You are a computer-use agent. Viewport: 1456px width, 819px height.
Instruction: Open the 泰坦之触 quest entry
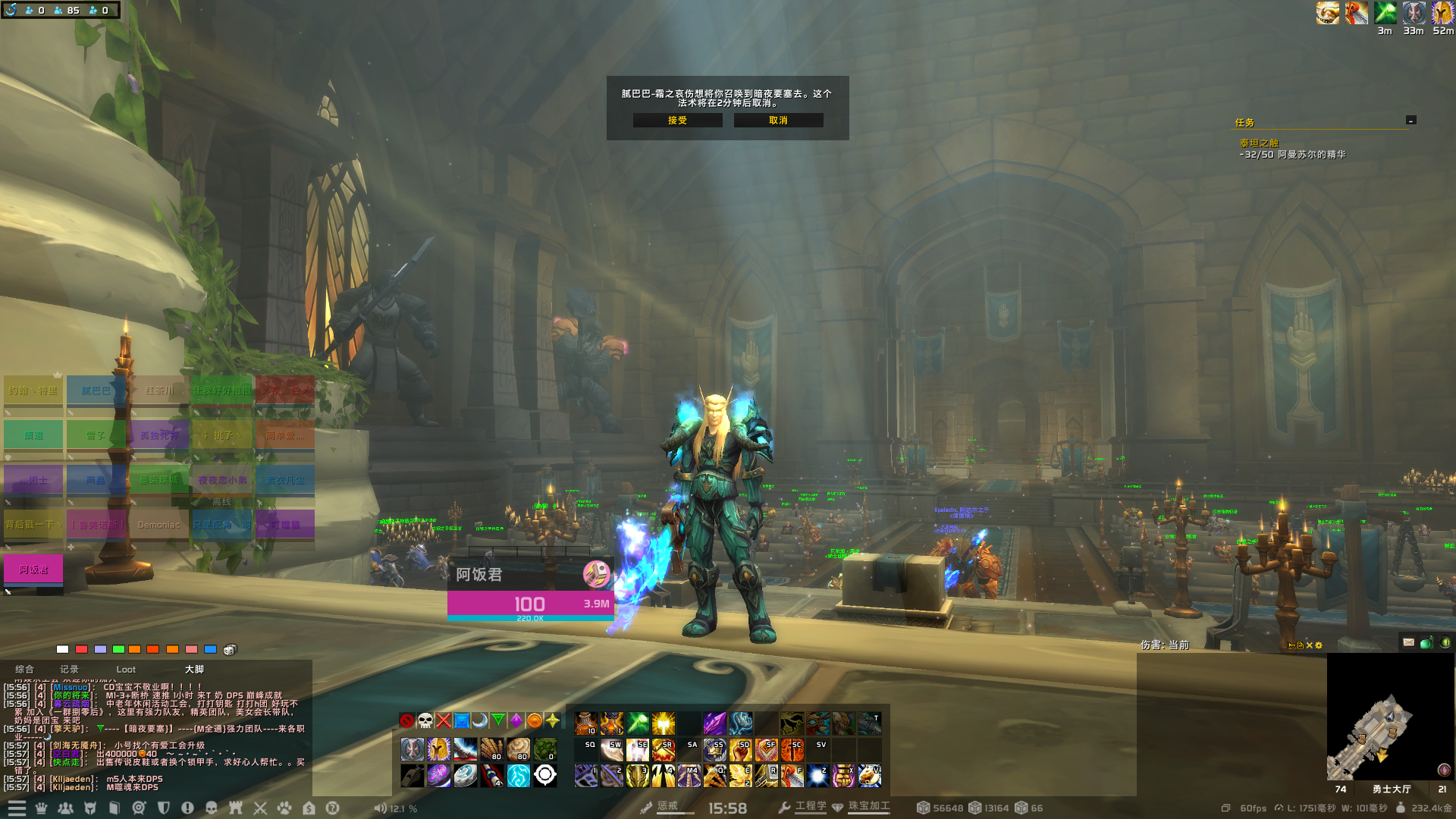pyautogui.click(x=1259, y=143)
